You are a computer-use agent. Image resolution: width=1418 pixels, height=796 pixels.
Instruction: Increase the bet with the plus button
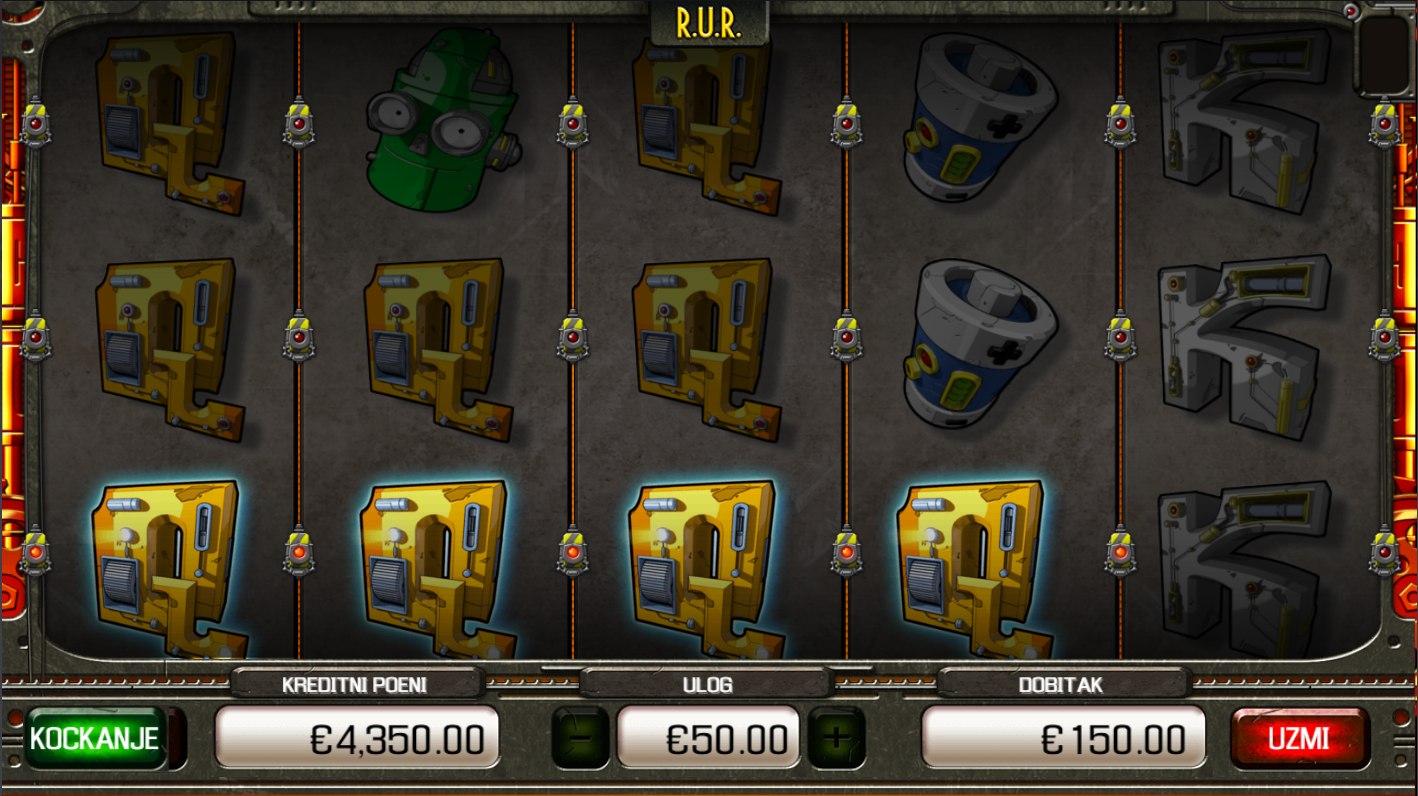(x=836, y=739)
